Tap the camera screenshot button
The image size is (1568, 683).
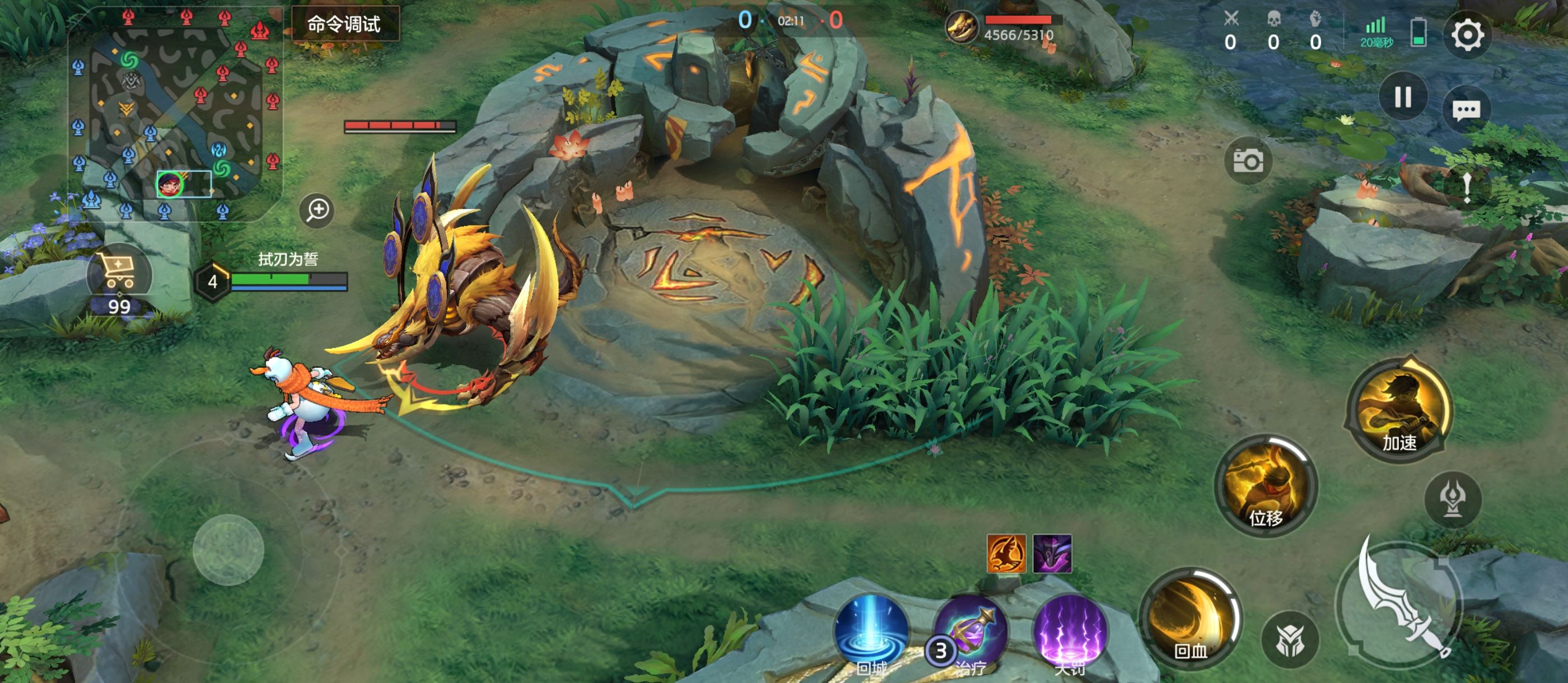(1248, 161)
